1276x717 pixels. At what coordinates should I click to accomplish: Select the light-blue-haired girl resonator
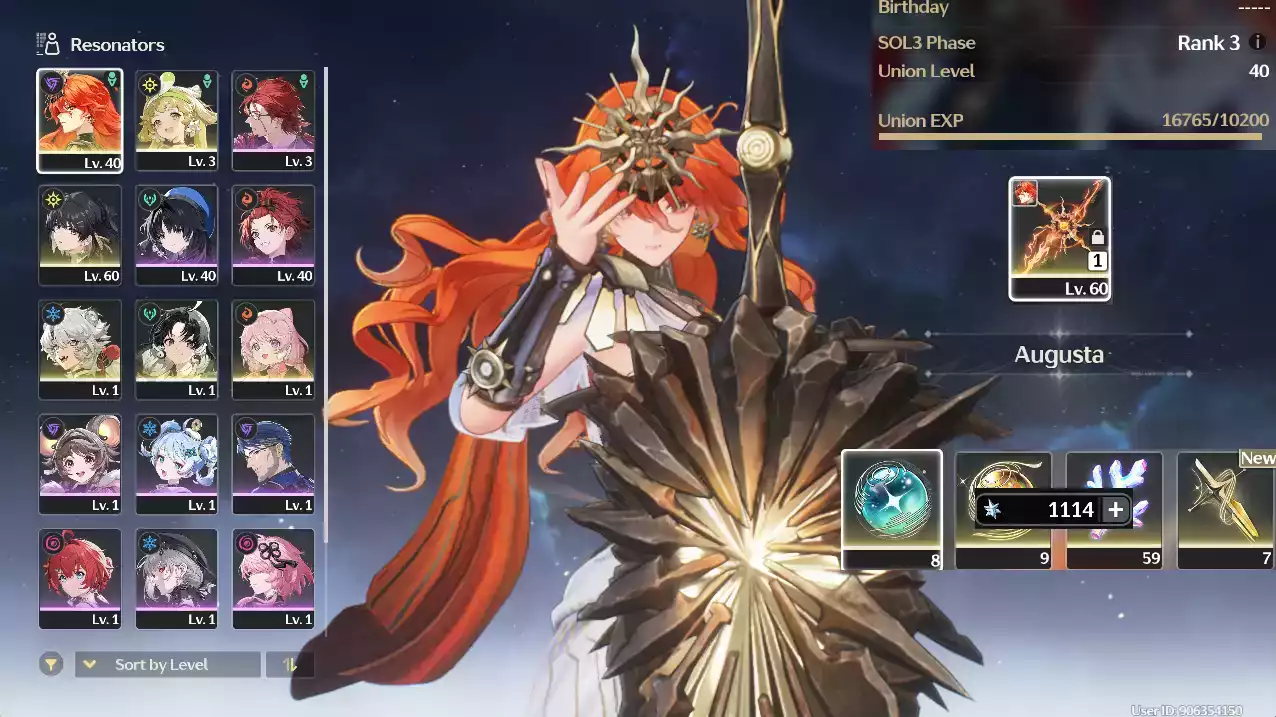[x=176, y=463]
